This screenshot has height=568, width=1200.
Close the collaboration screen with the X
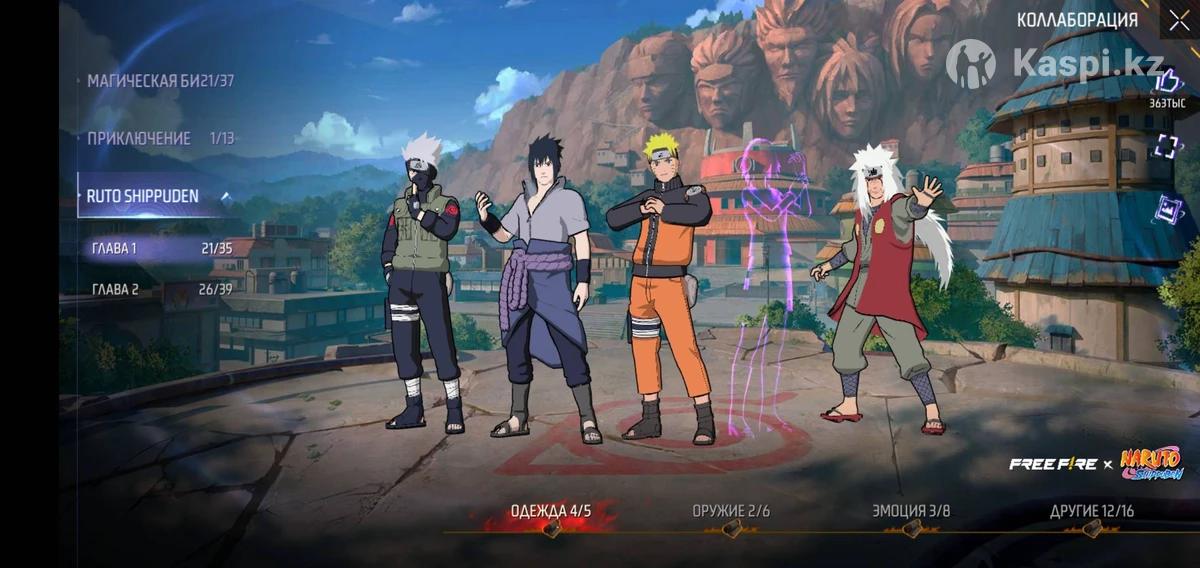[x=1178, y=21]
